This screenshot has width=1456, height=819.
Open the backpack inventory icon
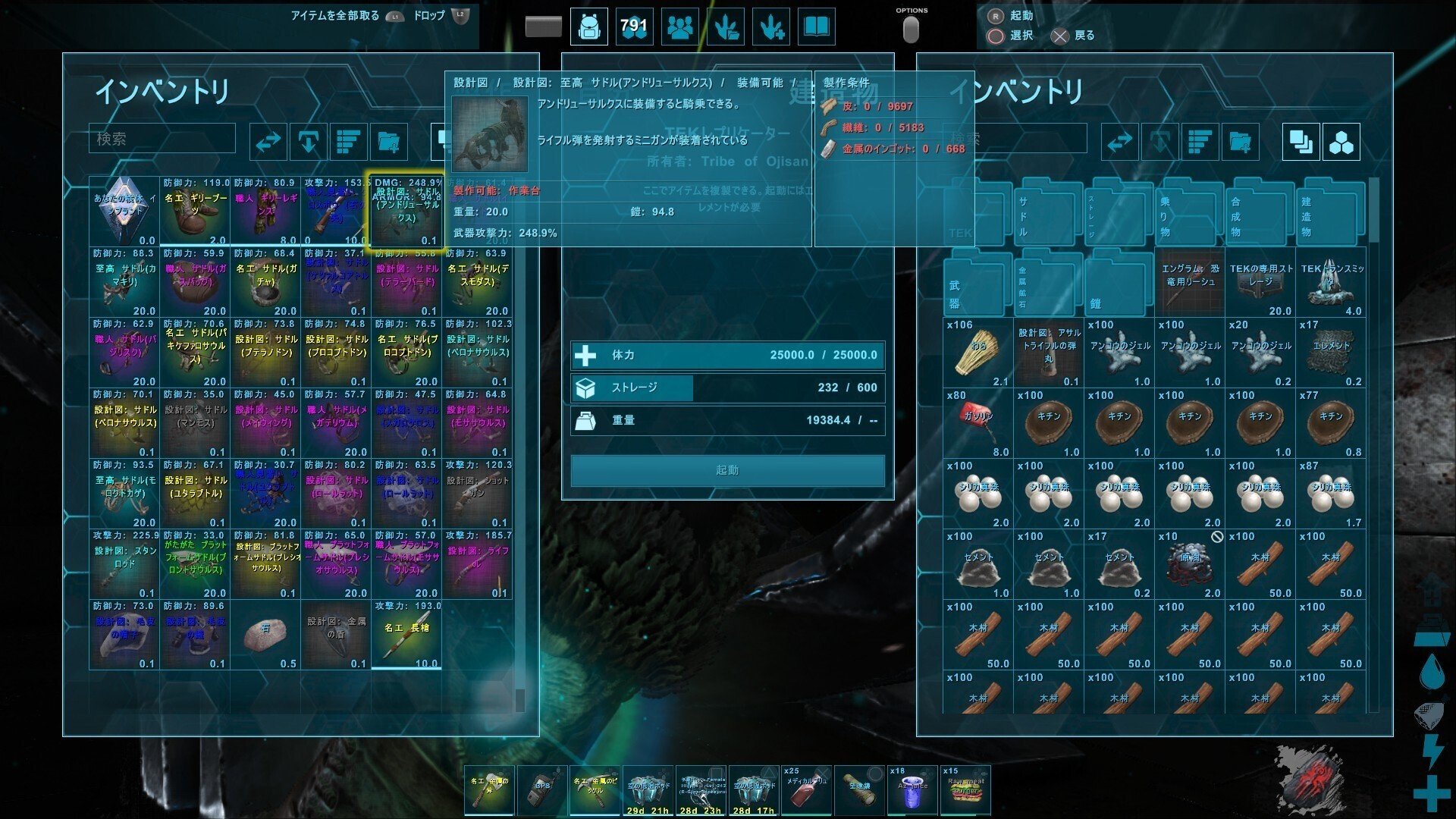pyautogui.click(x=590, y=27)
